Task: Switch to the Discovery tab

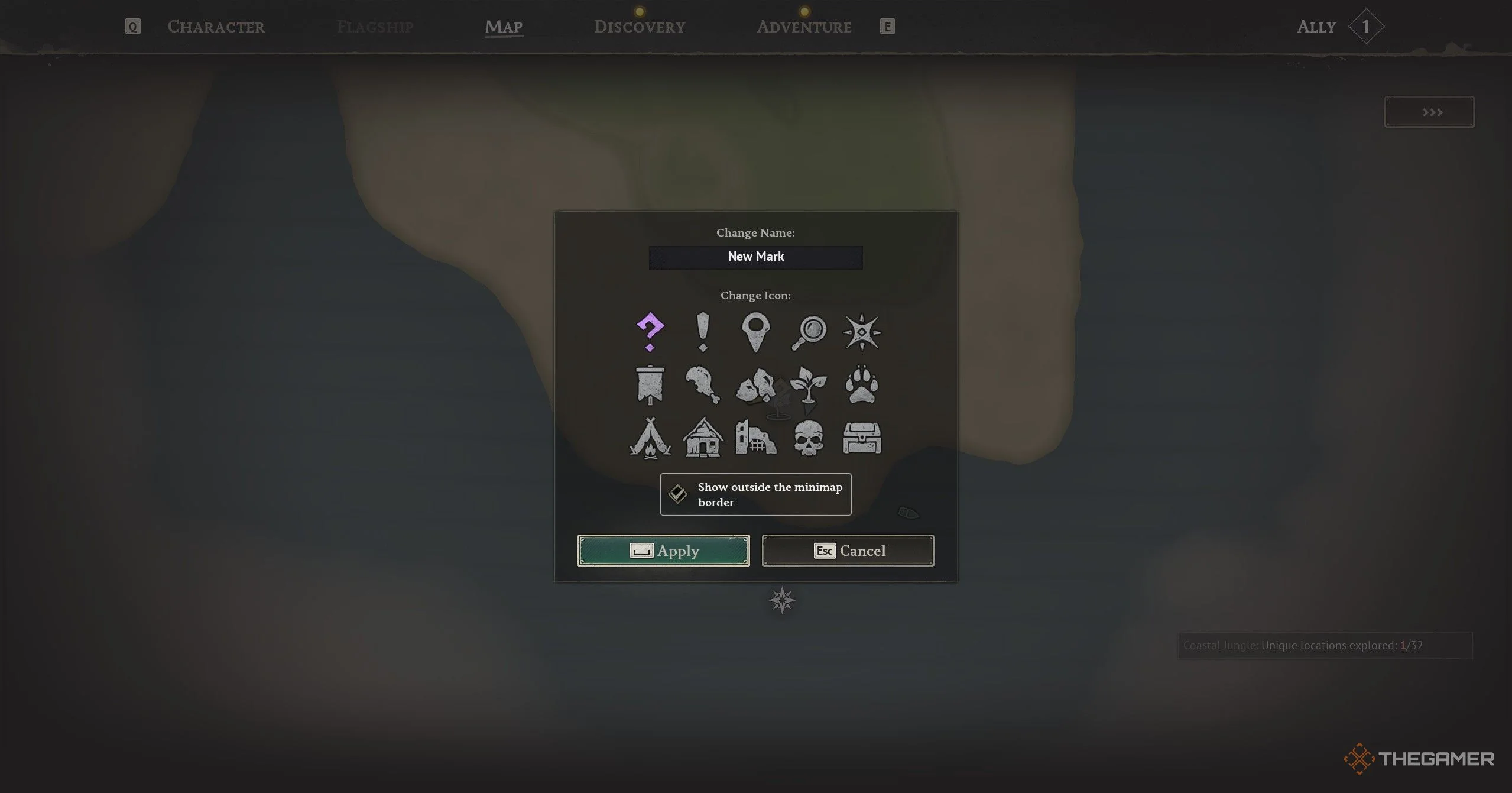Action: click(x=640, y=27)
